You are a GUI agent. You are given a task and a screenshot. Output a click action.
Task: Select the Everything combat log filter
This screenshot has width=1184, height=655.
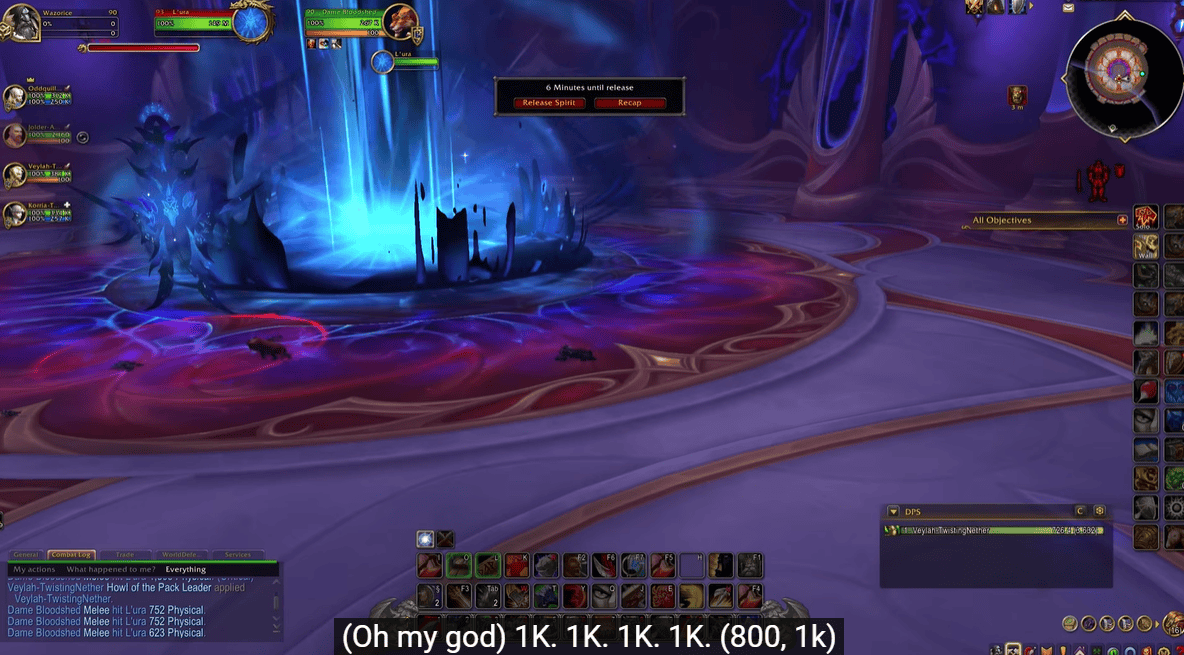point(186,569)
